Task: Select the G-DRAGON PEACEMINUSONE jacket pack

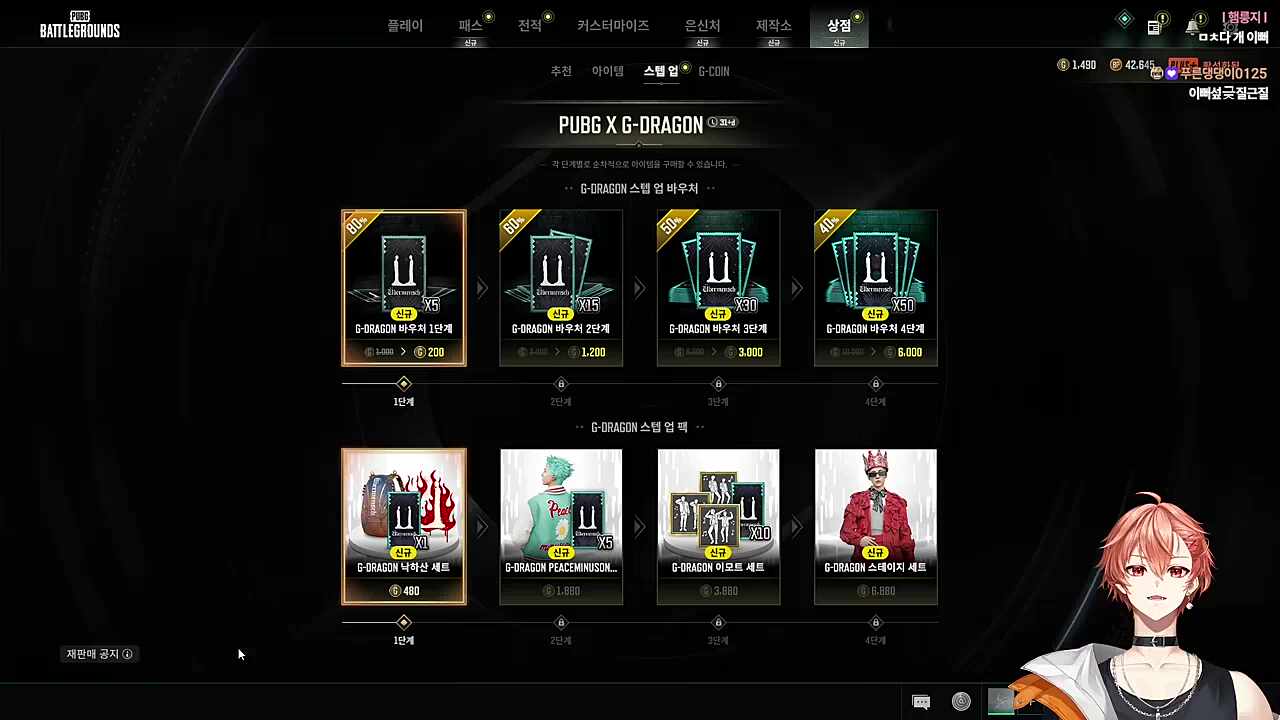Action: coord(561,526)
